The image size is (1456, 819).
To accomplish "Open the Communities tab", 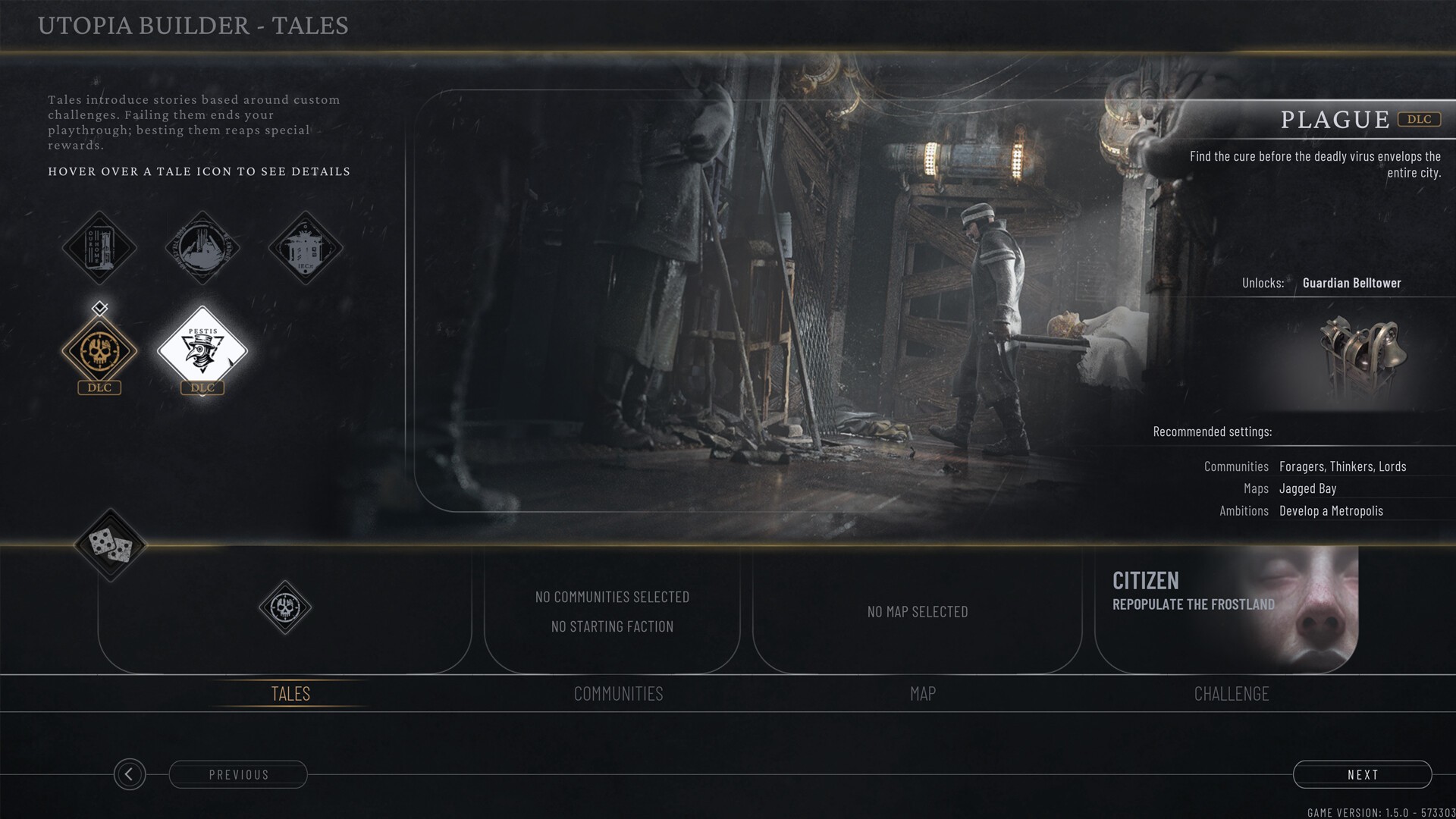I will [x=618, y=693].
